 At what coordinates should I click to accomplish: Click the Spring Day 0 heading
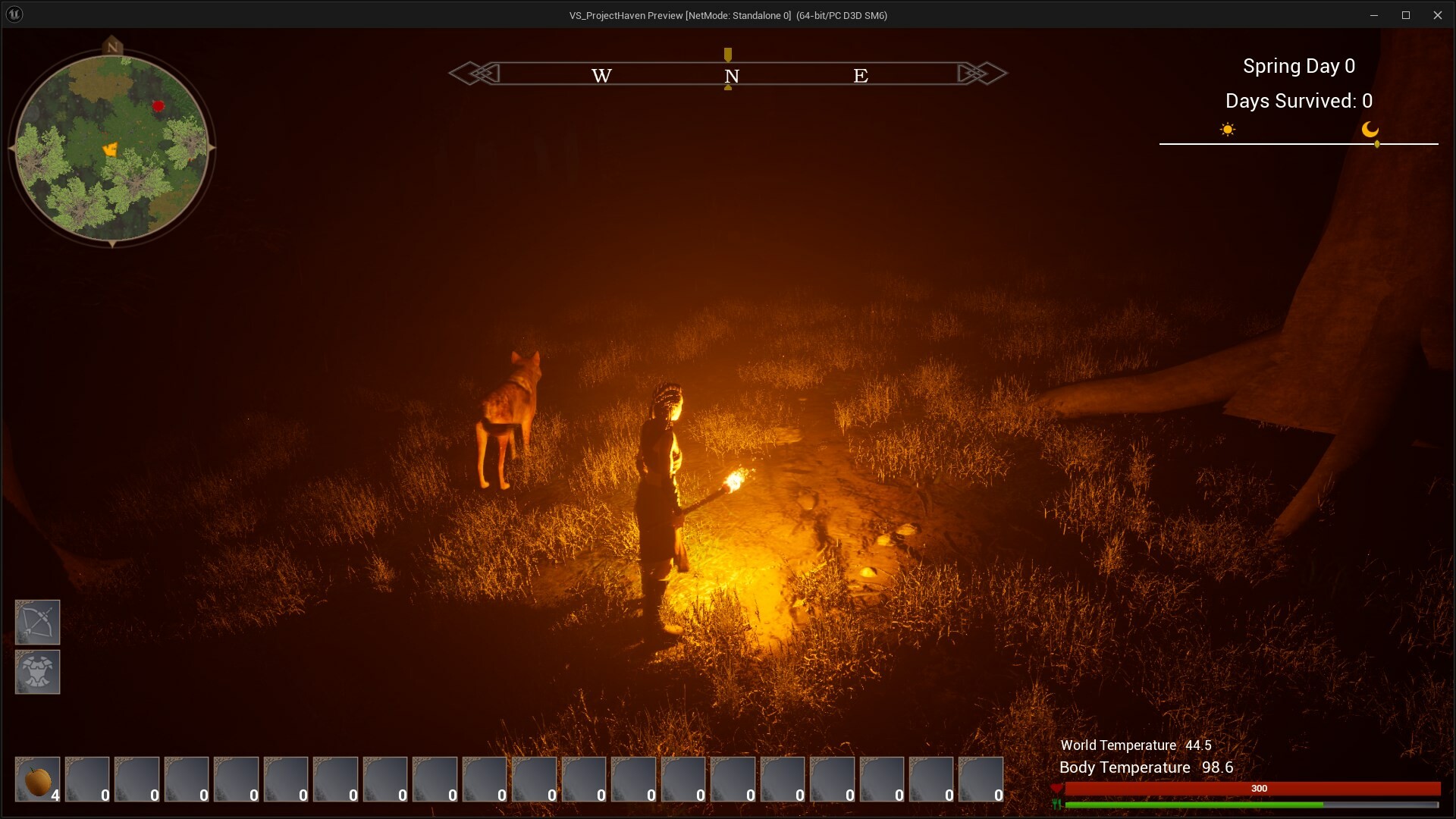click(1298, 66)
